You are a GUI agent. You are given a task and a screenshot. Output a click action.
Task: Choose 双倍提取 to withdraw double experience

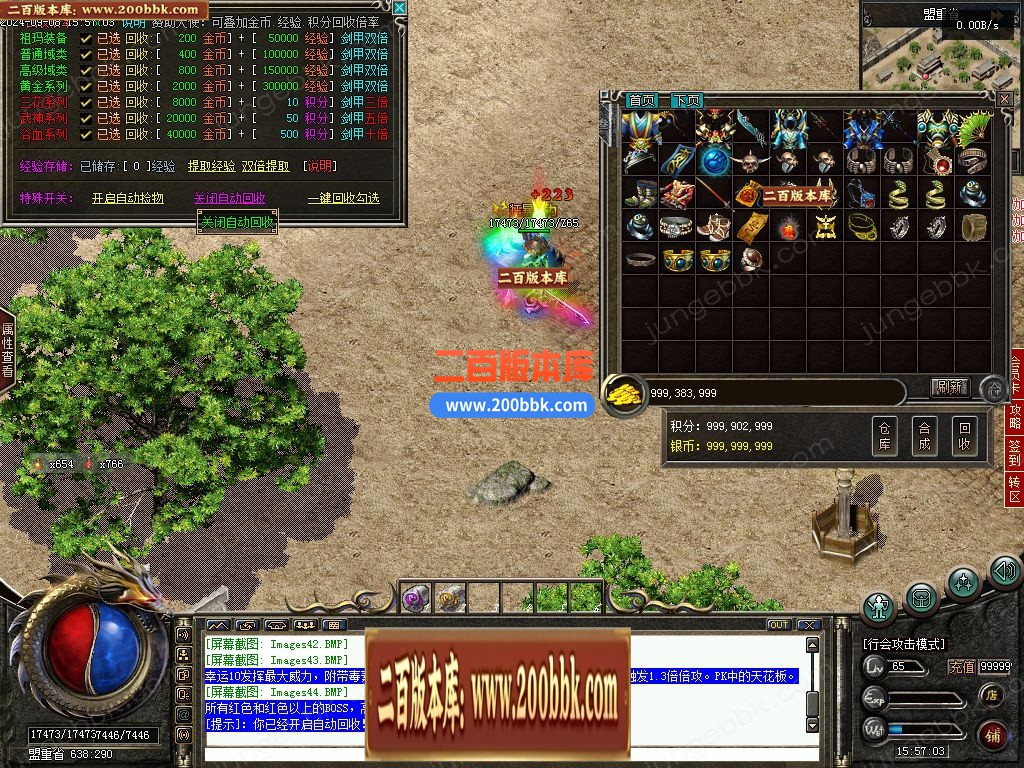[265, 167]
